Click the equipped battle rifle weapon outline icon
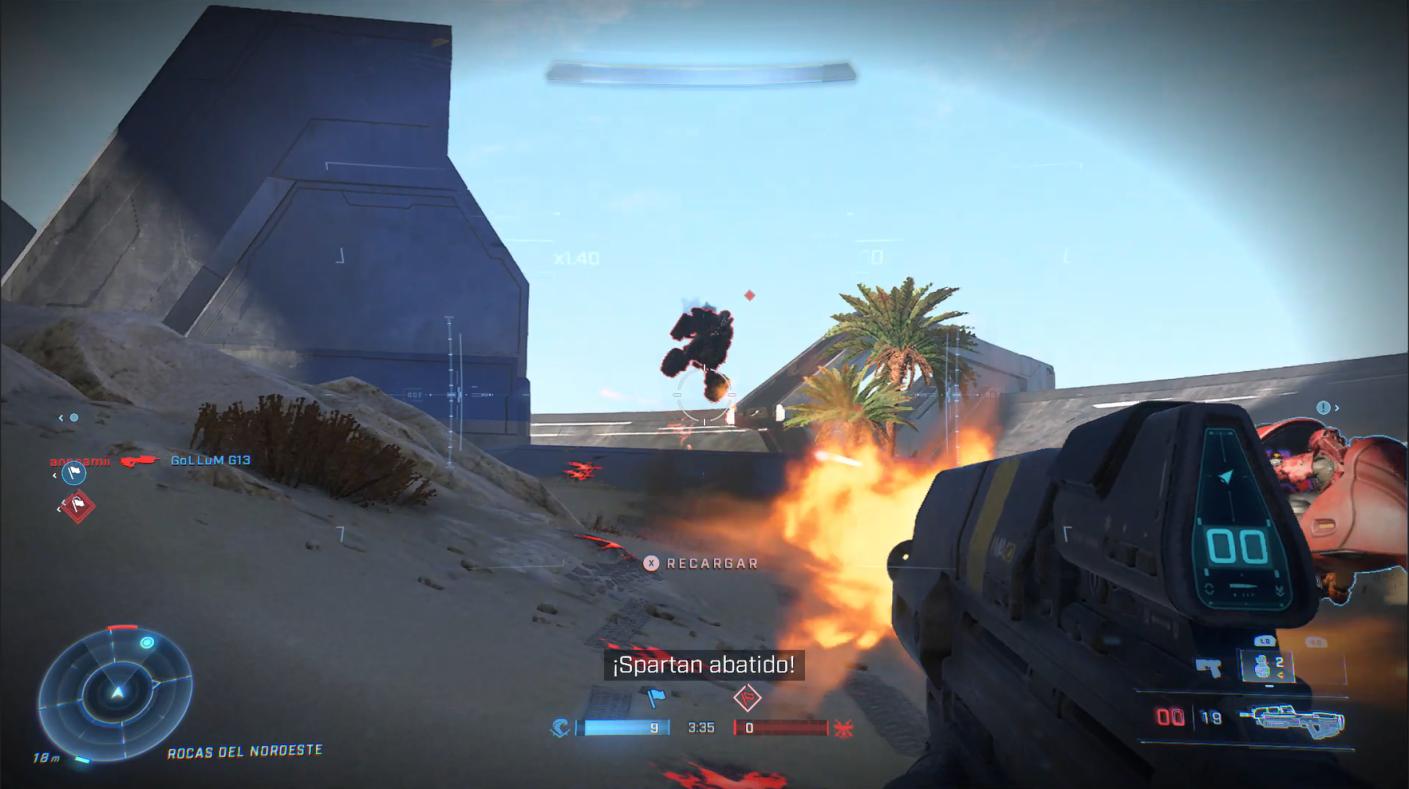 pyautogui.click(x=1297, y=719)
